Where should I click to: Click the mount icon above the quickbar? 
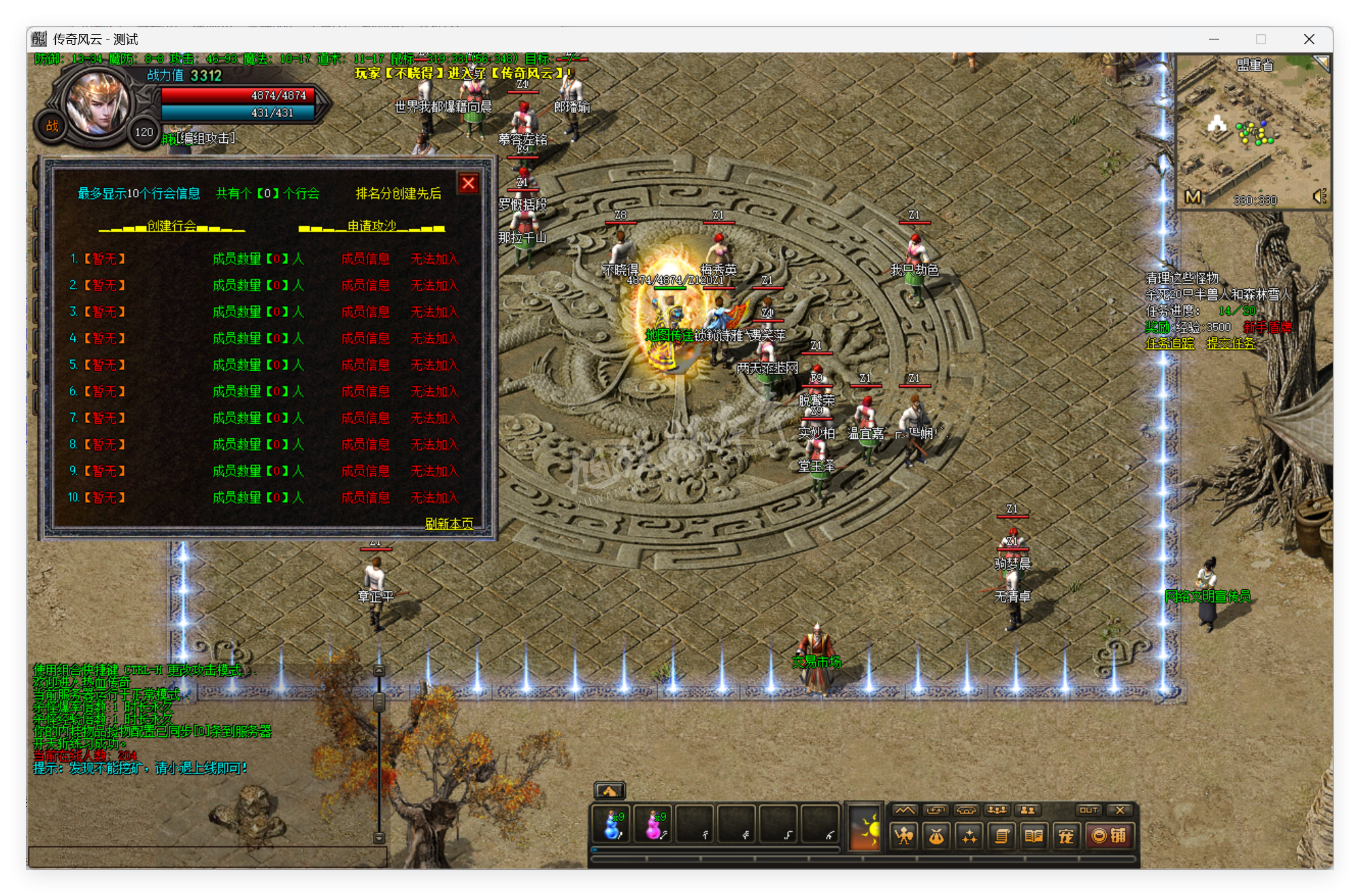(610, 790)
